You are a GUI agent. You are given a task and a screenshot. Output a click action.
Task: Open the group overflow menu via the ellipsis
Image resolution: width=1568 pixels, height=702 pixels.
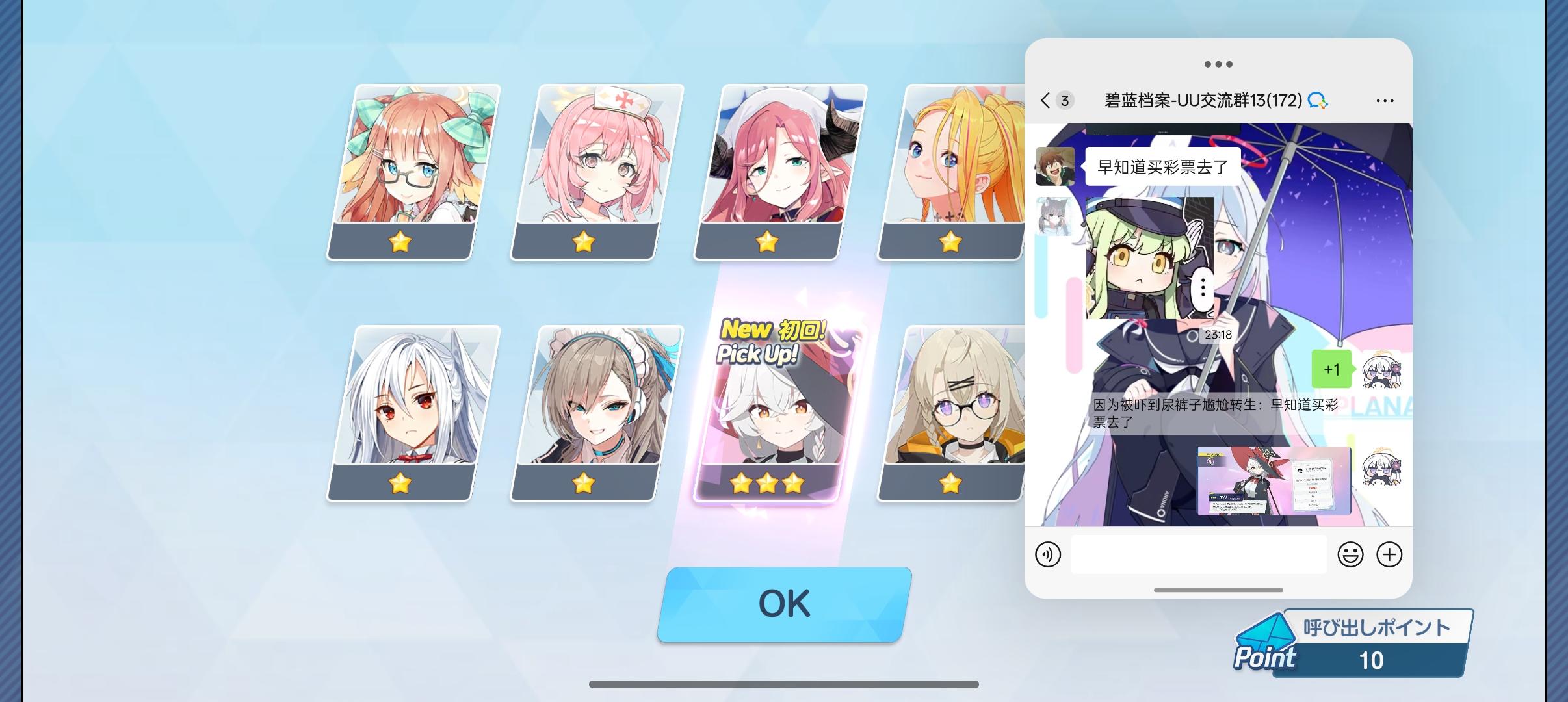(1385, 99)
